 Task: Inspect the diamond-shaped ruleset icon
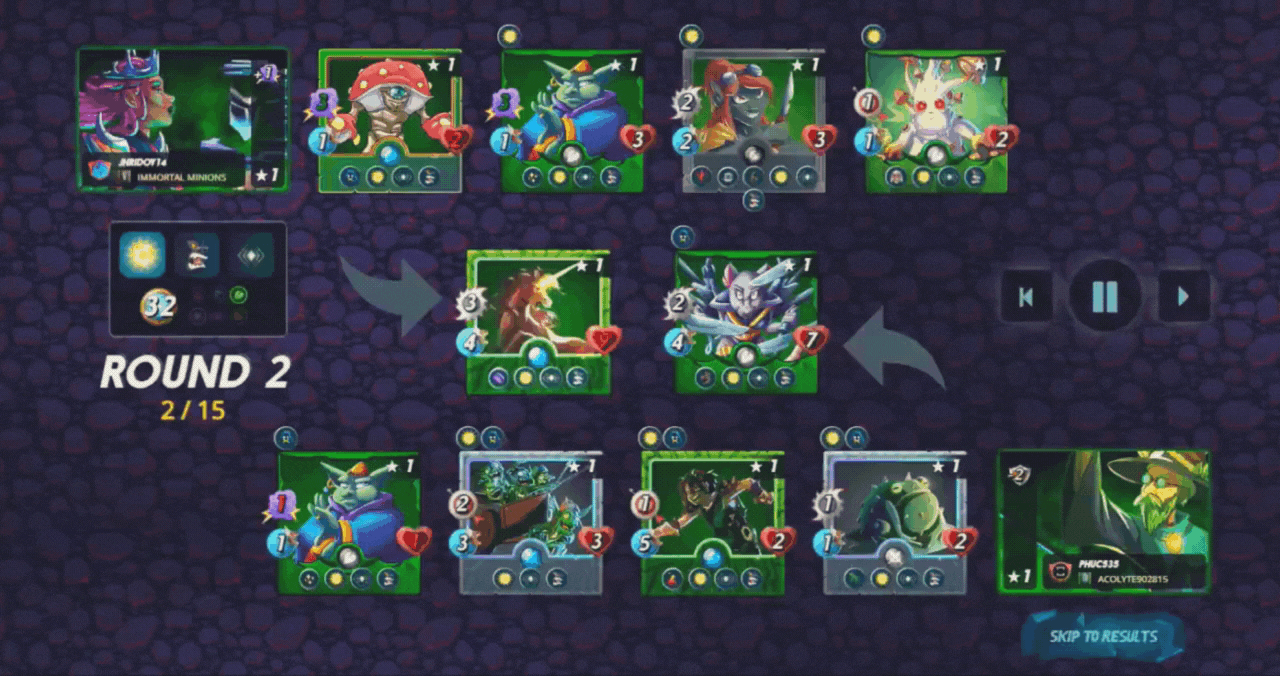(248, 254)
